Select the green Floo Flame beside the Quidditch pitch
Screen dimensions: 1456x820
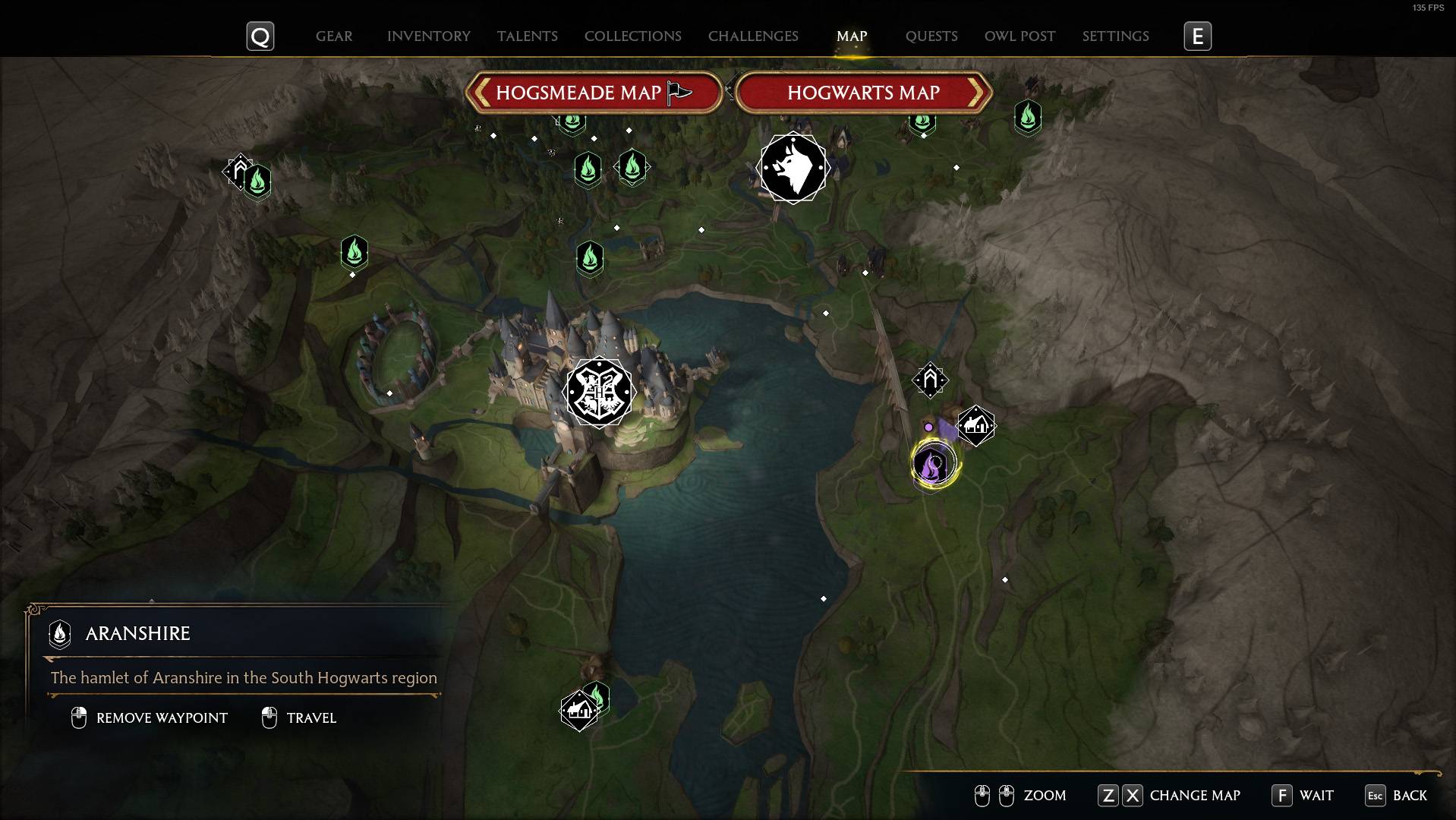click(354, 251)
